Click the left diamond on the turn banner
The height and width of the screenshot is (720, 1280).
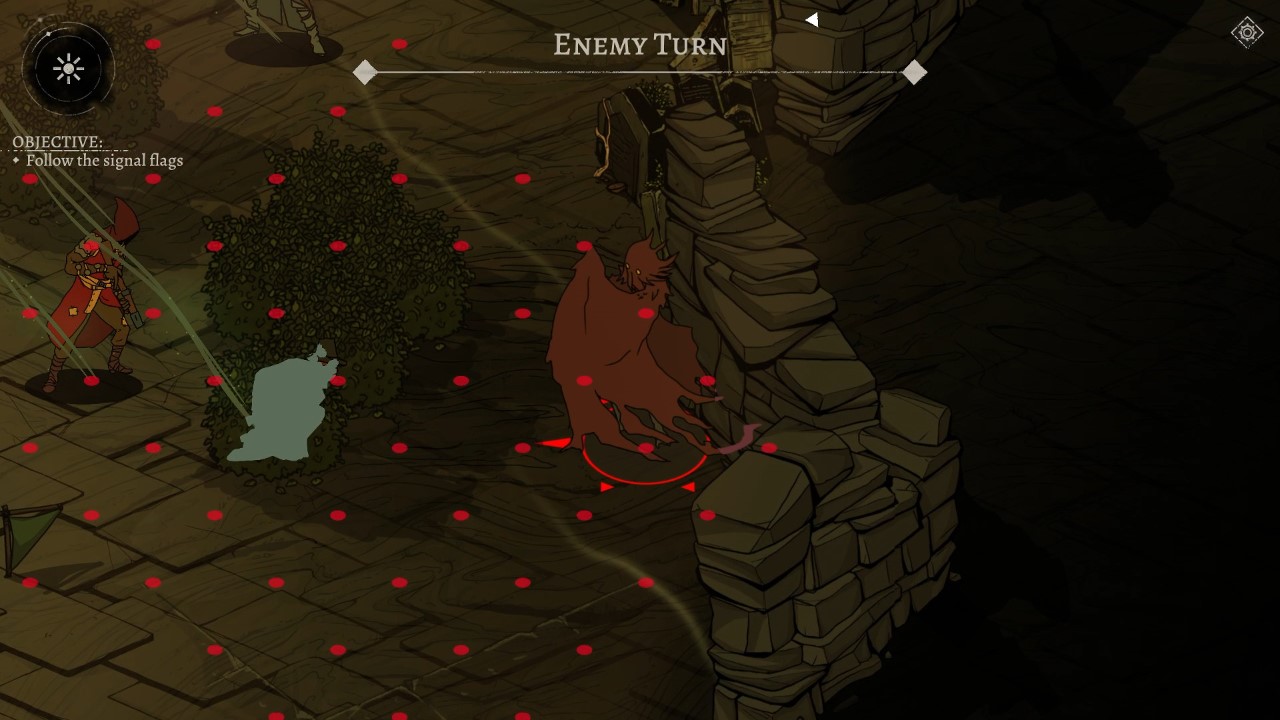[364, 71]
